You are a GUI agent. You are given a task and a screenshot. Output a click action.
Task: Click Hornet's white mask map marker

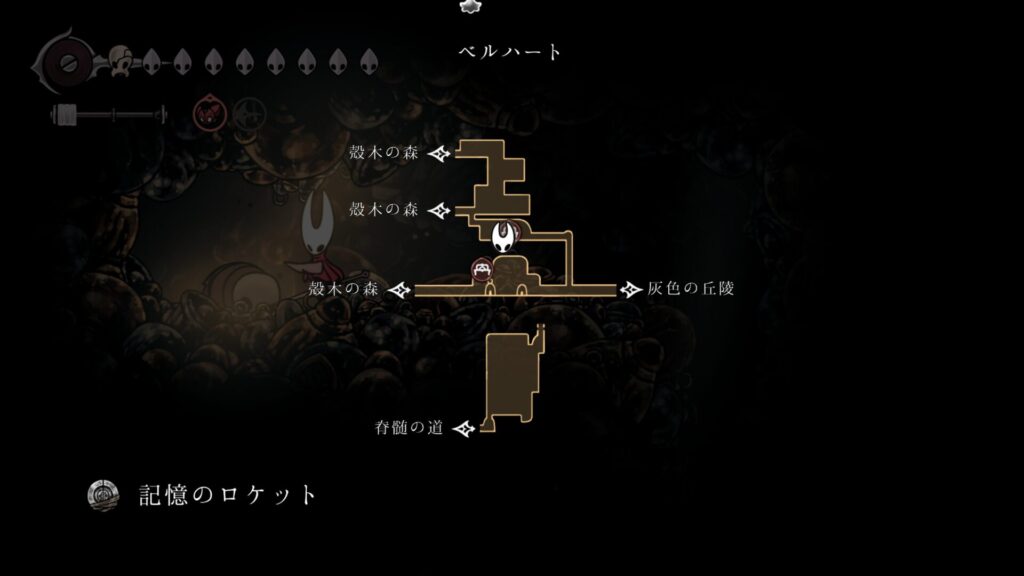tap(507, 236)
